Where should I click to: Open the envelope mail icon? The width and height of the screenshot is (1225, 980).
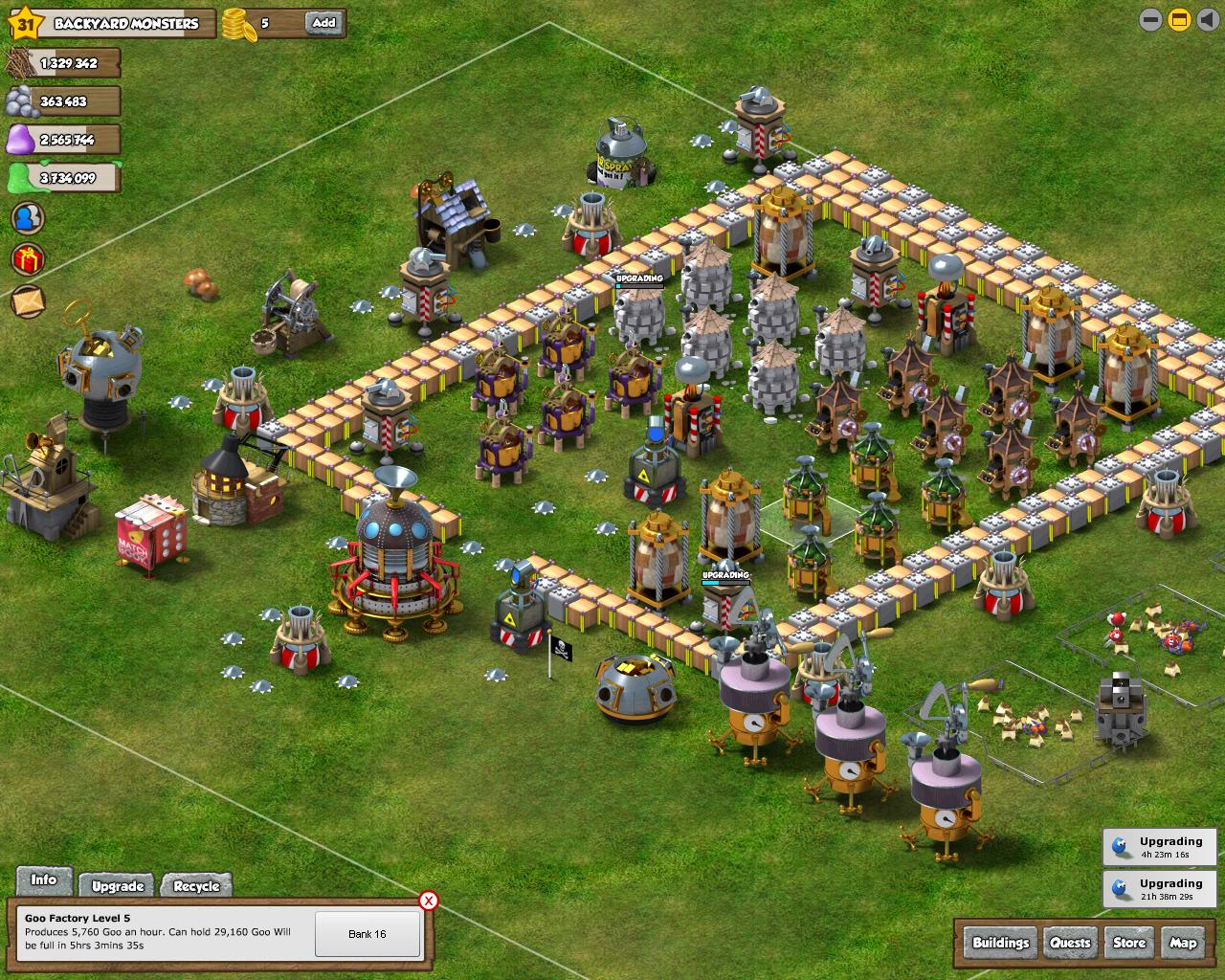(28, 301)
